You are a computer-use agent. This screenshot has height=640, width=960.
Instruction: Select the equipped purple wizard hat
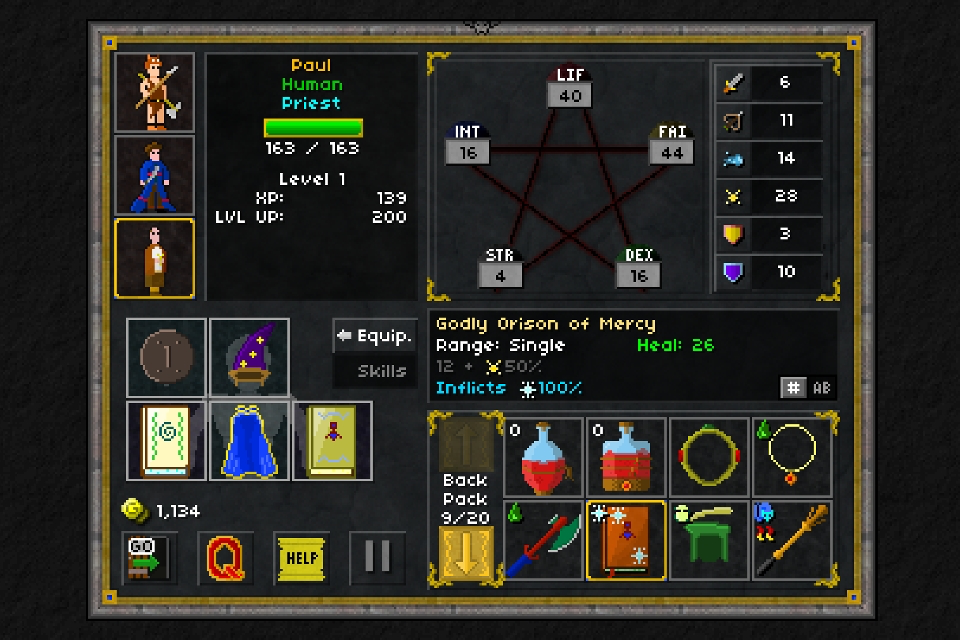pyautogui.click(x=249, y=357)
